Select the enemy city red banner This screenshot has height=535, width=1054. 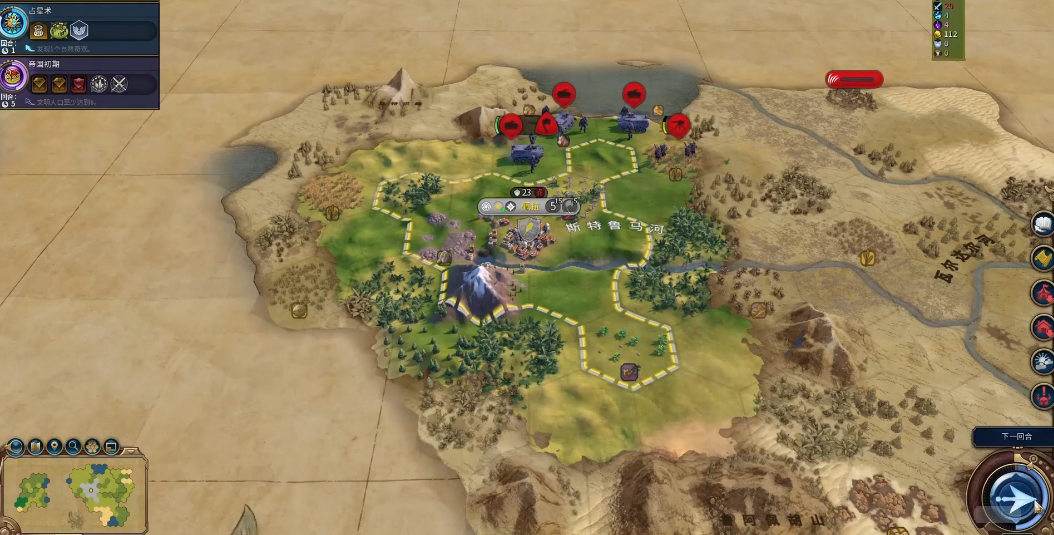point(854,79)
